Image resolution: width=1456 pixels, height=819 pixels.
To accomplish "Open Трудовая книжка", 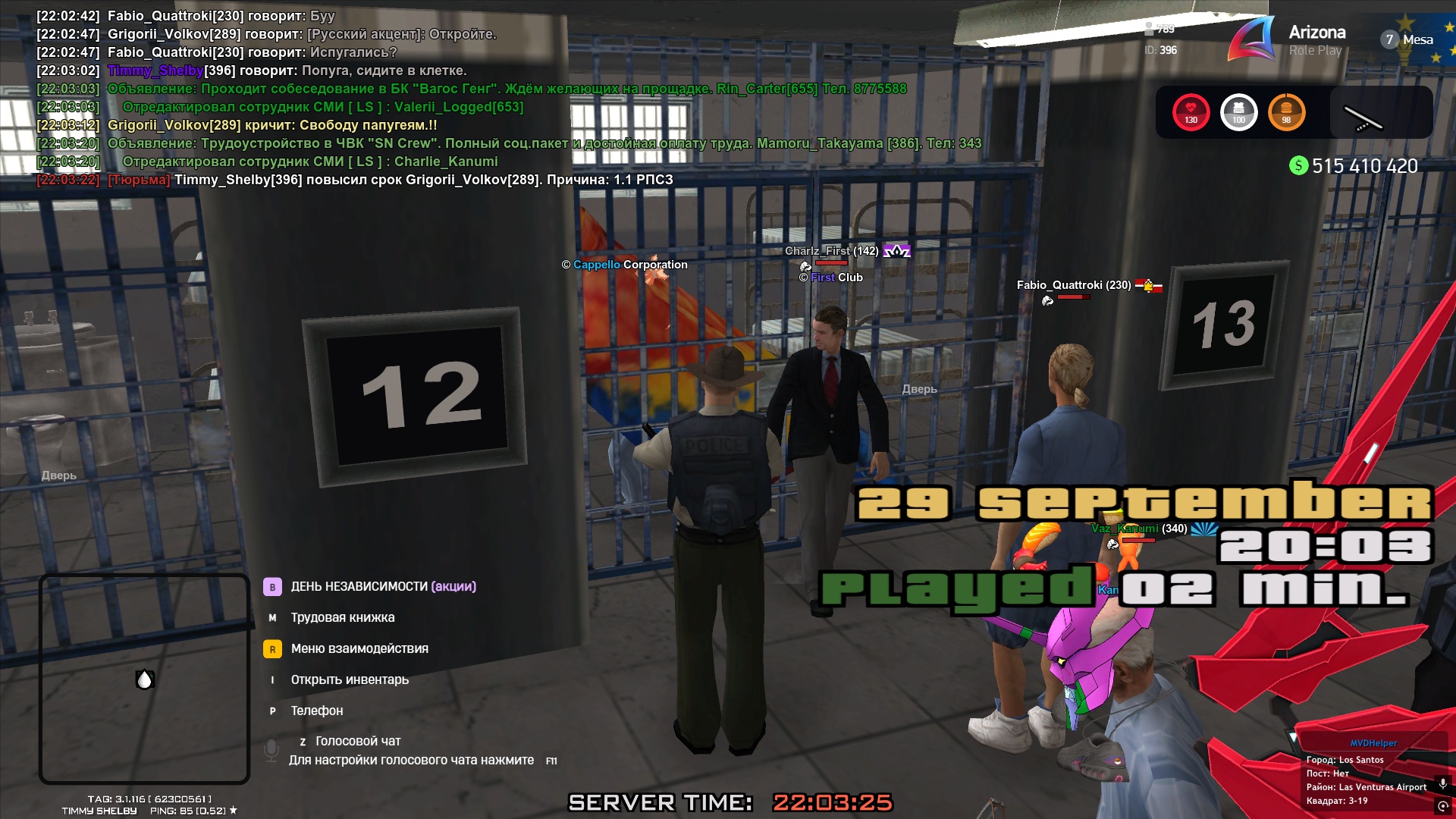I will [x=342, y=617].
